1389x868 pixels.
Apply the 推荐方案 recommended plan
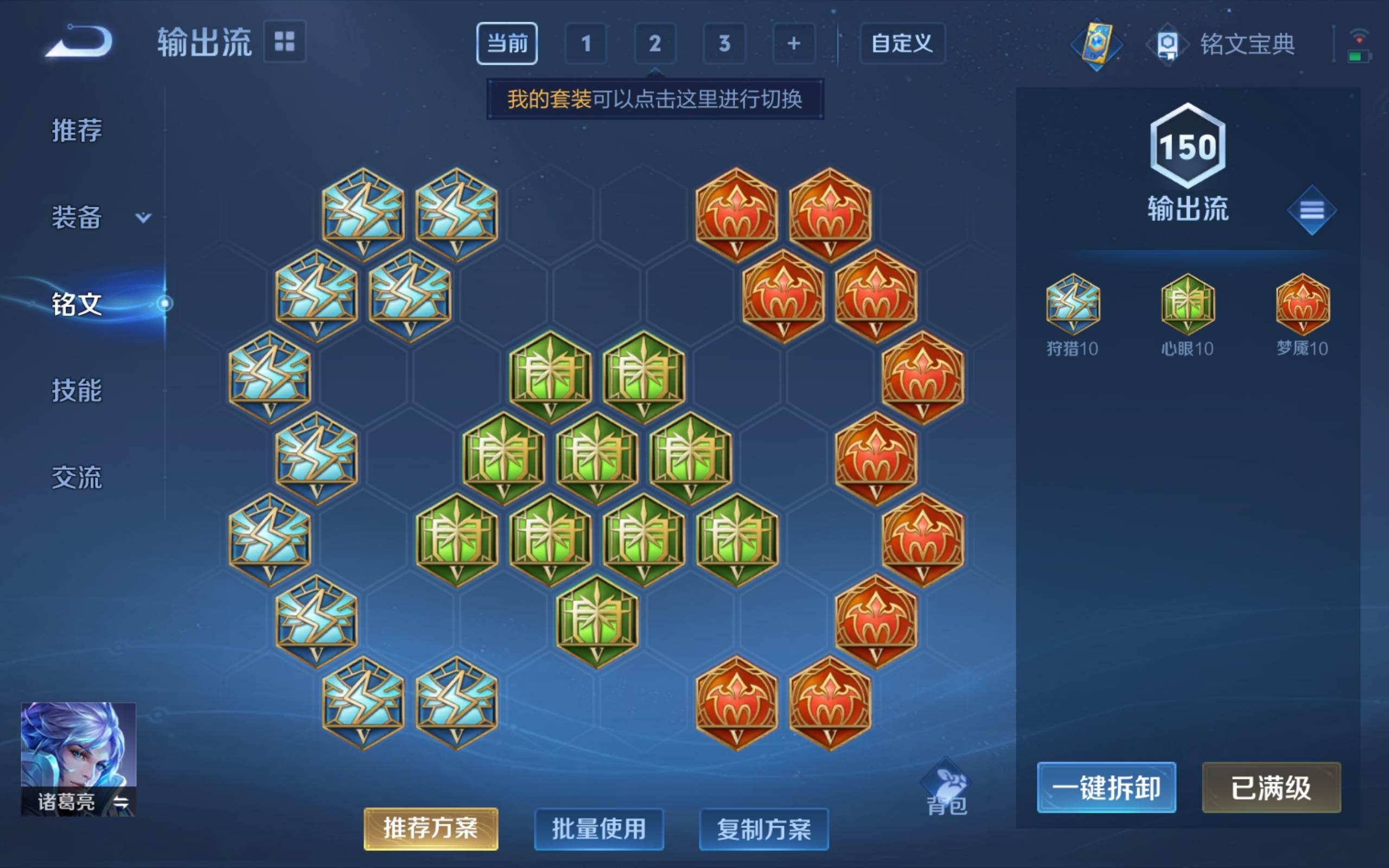point(430,828)
